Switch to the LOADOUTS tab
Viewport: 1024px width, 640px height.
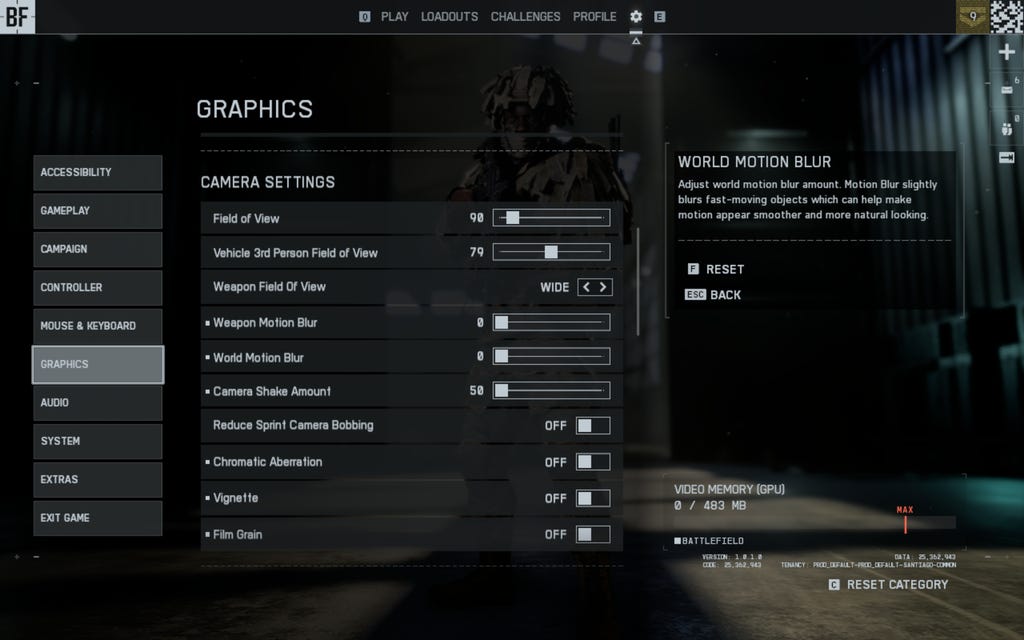[449, 17]
